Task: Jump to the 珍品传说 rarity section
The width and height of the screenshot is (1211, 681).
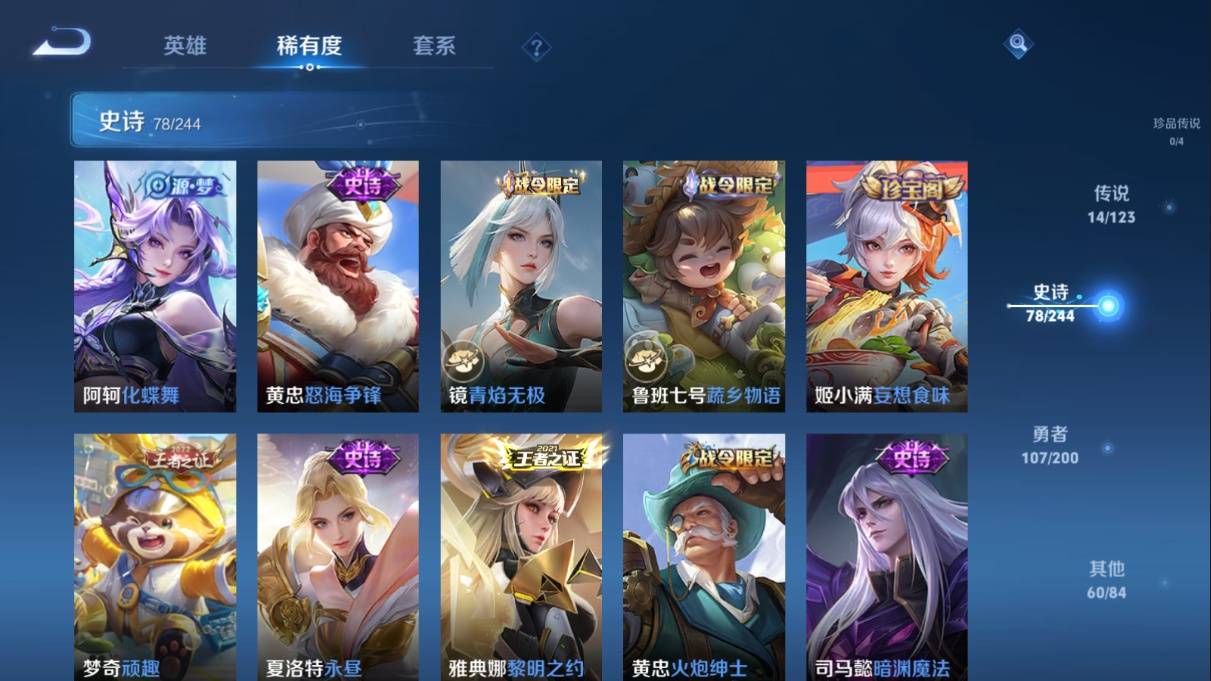Action: click(x=1176, y=131)
